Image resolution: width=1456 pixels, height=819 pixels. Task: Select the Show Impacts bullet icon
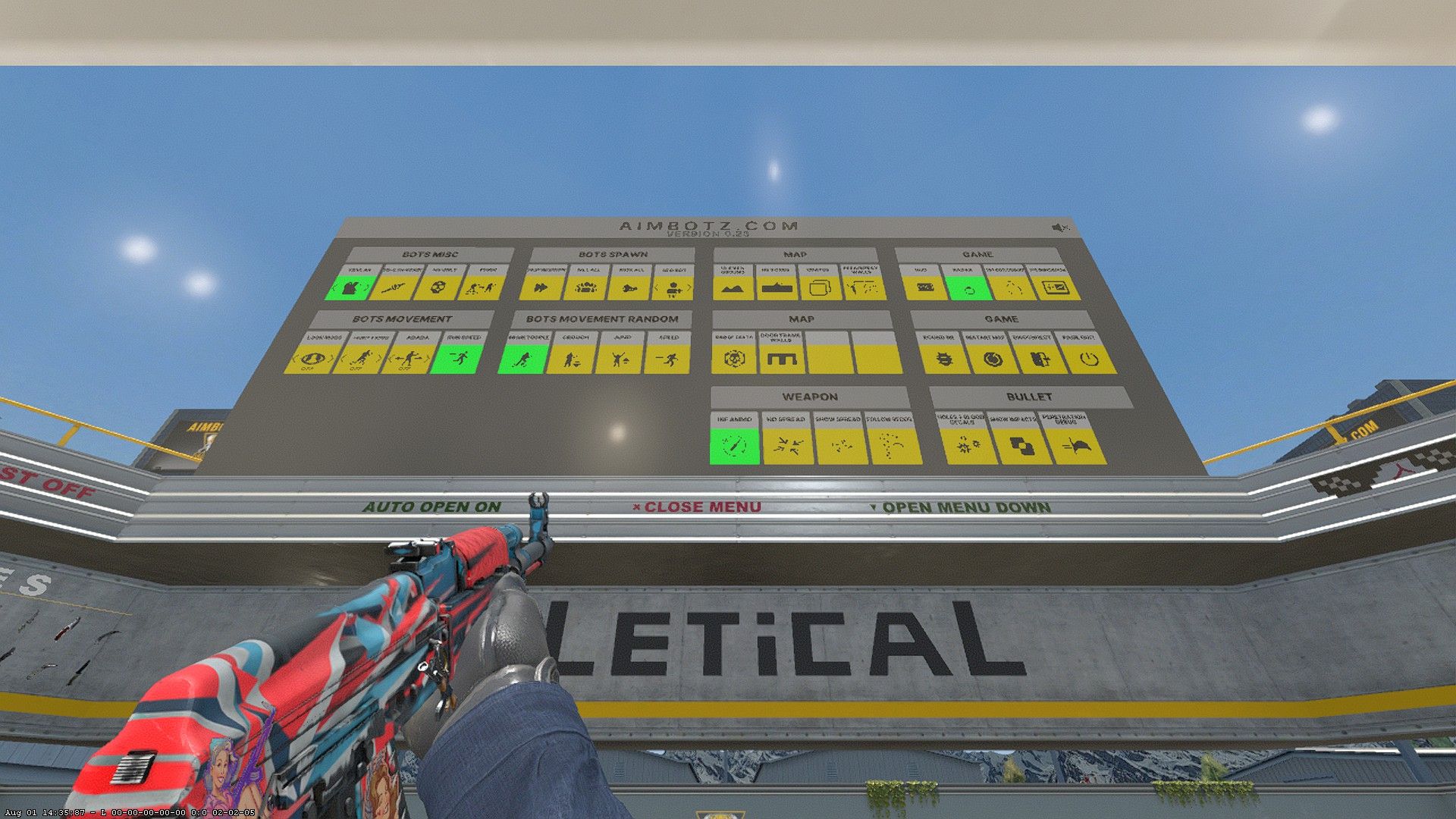coord(1022,446)
